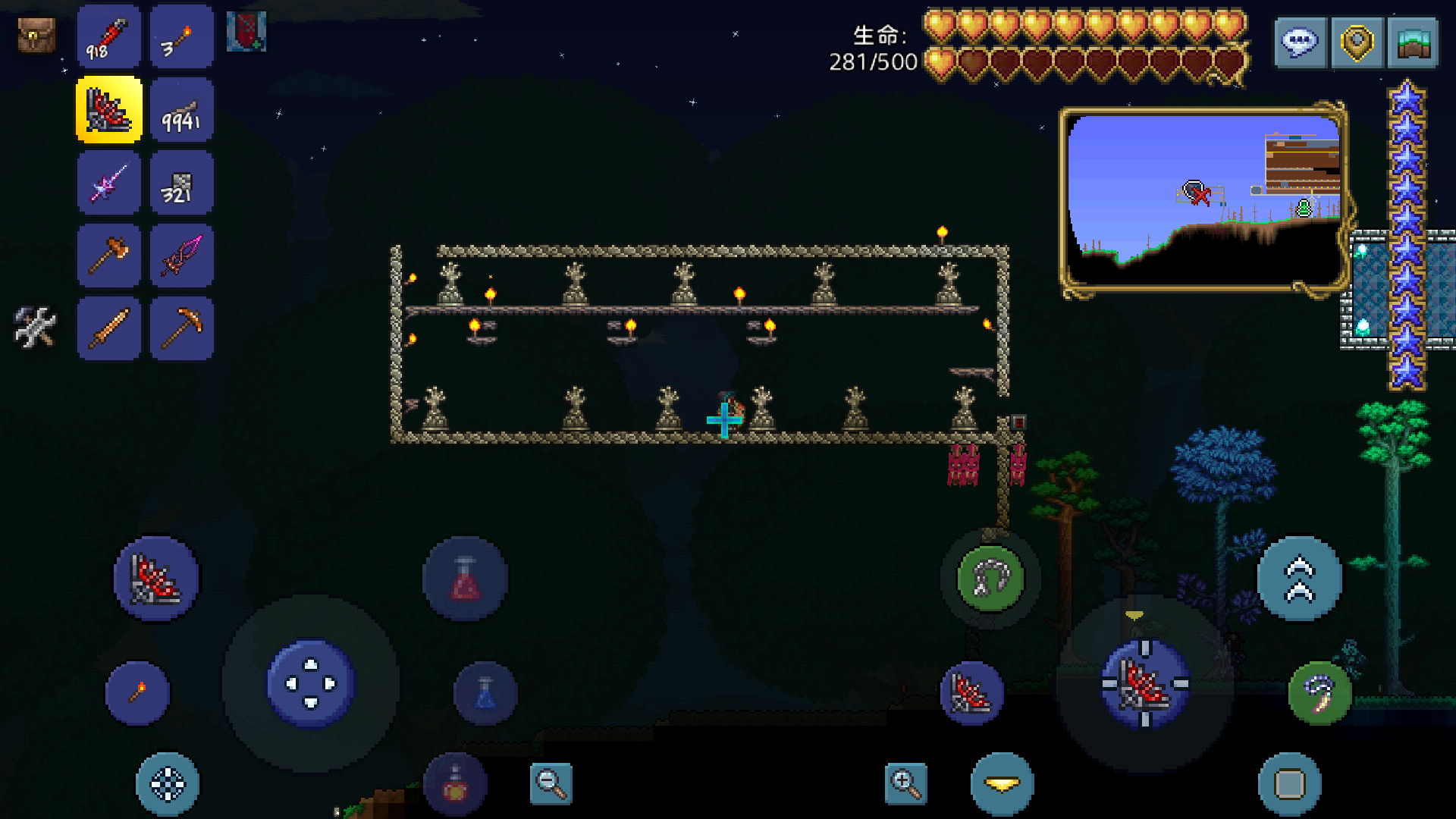Open the chat speech bubble
1456x819 pixels.
pyautogui.click(x=1300, y=42)
